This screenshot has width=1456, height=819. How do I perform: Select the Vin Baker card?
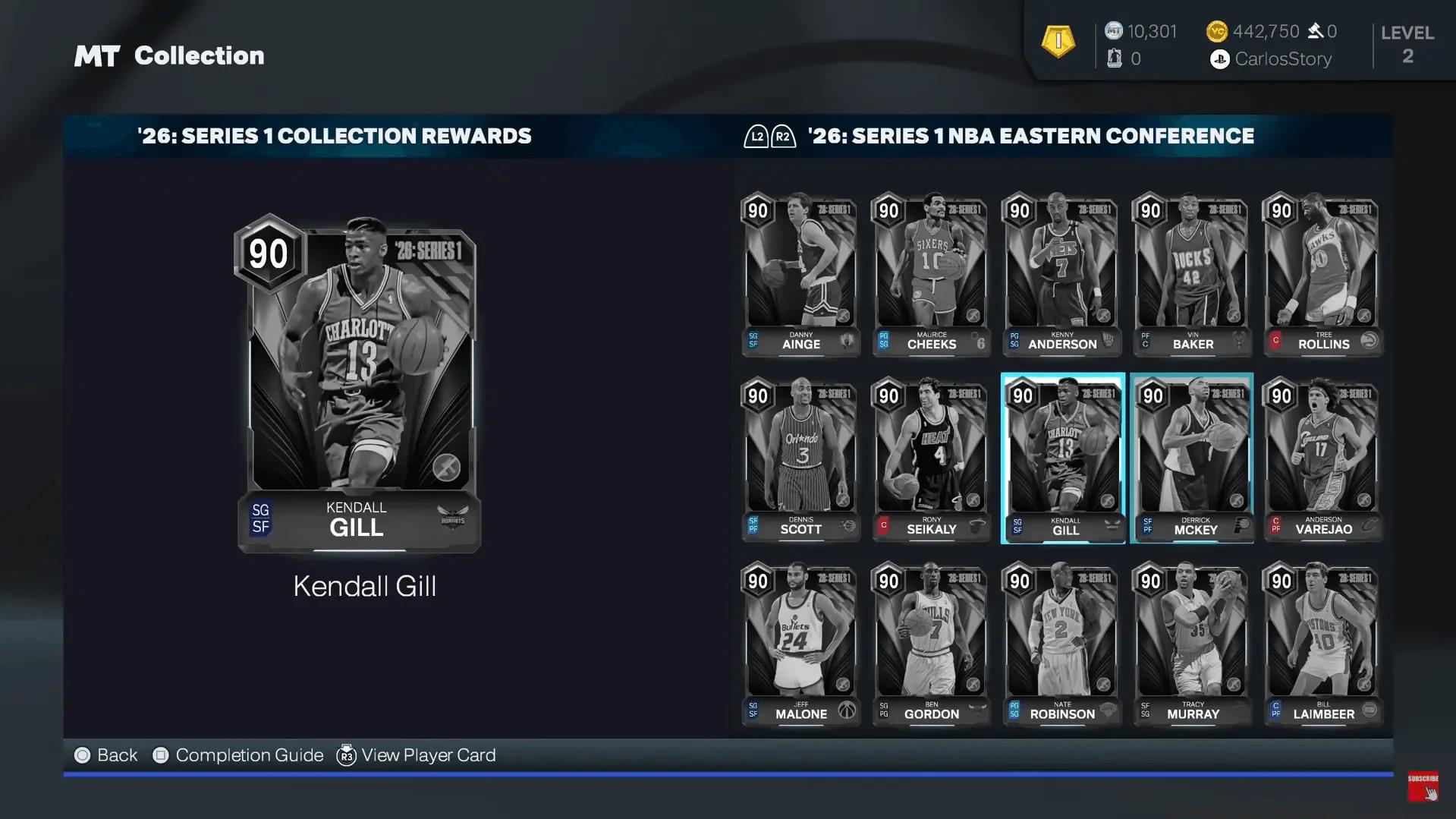[1193, 275]
